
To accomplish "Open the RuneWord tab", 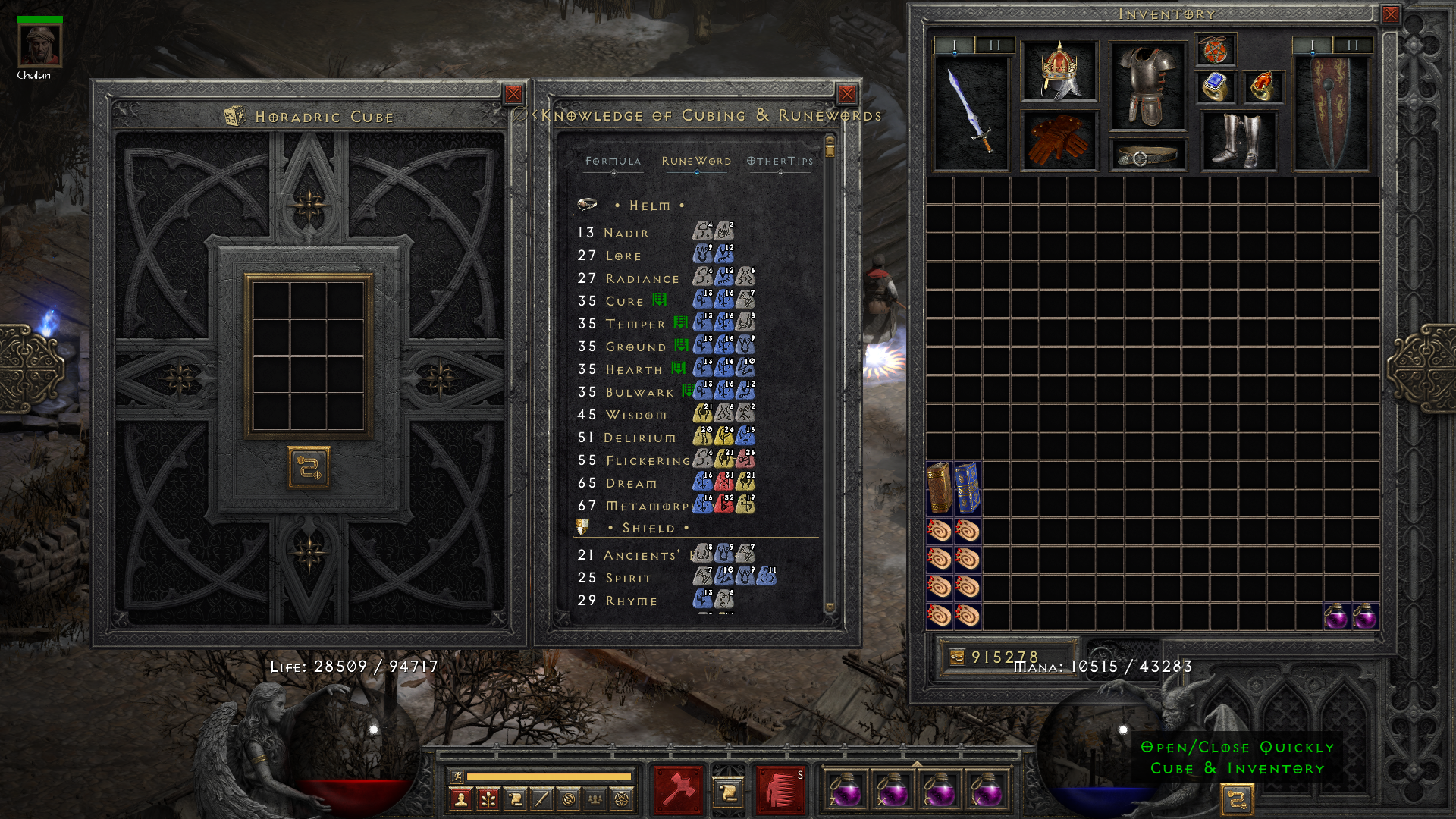I will (x=696, y=161).
